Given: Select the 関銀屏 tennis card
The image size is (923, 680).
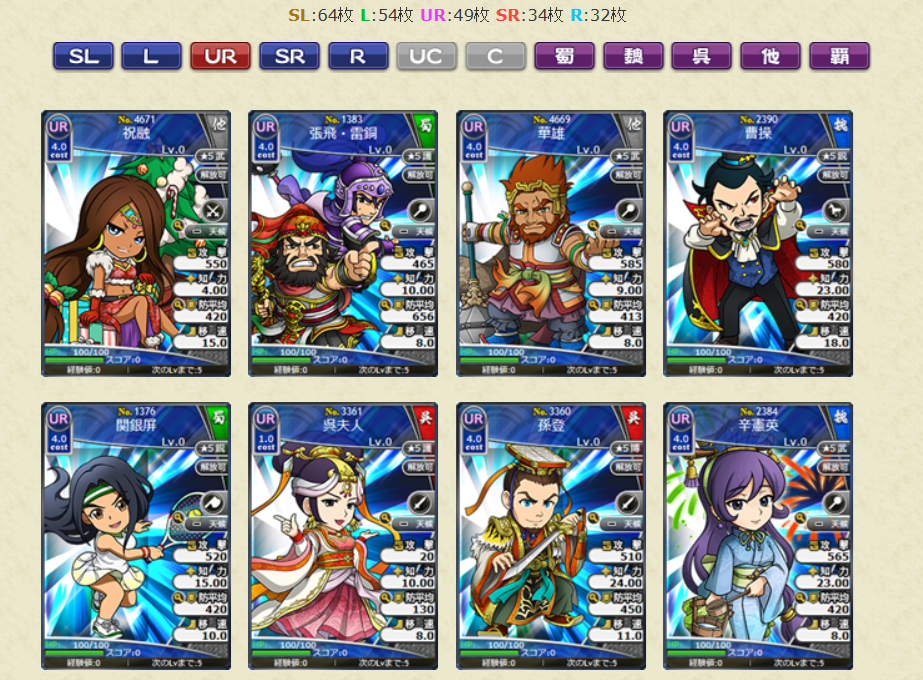Looking at the screenshot, I should pyautogui.click(x=136, y=536).
